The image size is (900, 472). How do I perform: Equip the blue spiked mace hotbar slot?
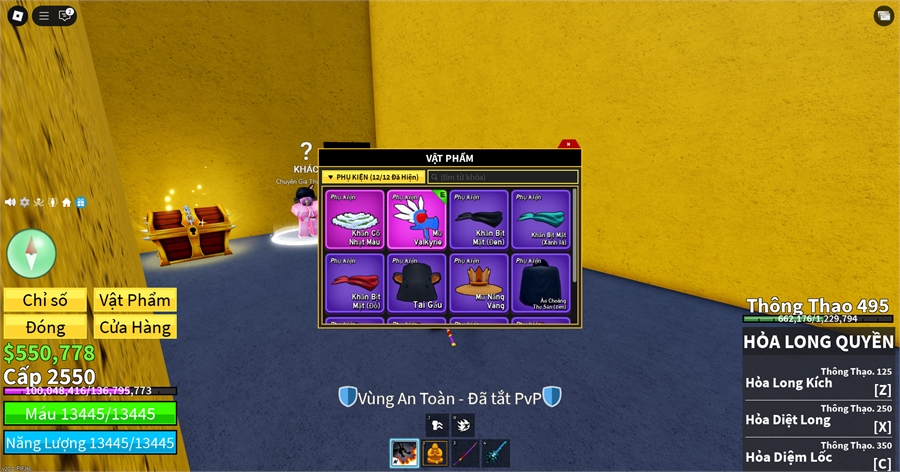point(496,453)
